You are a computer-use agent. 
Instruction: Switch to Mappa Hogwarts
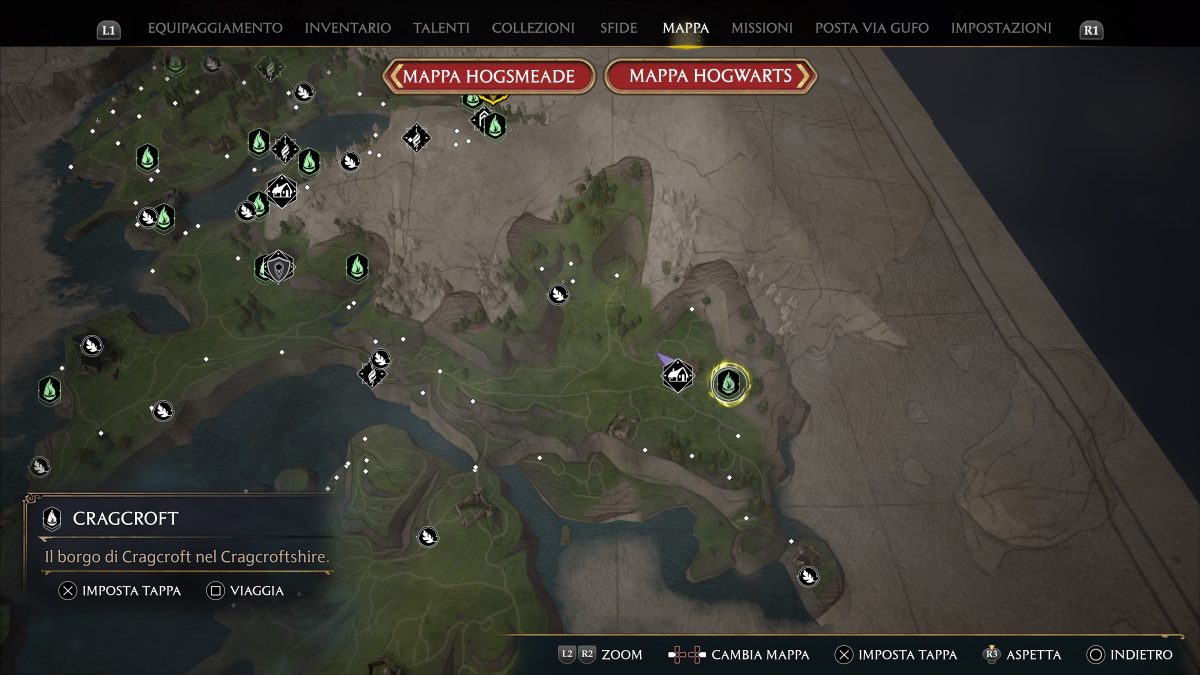[x=710, y=76]
